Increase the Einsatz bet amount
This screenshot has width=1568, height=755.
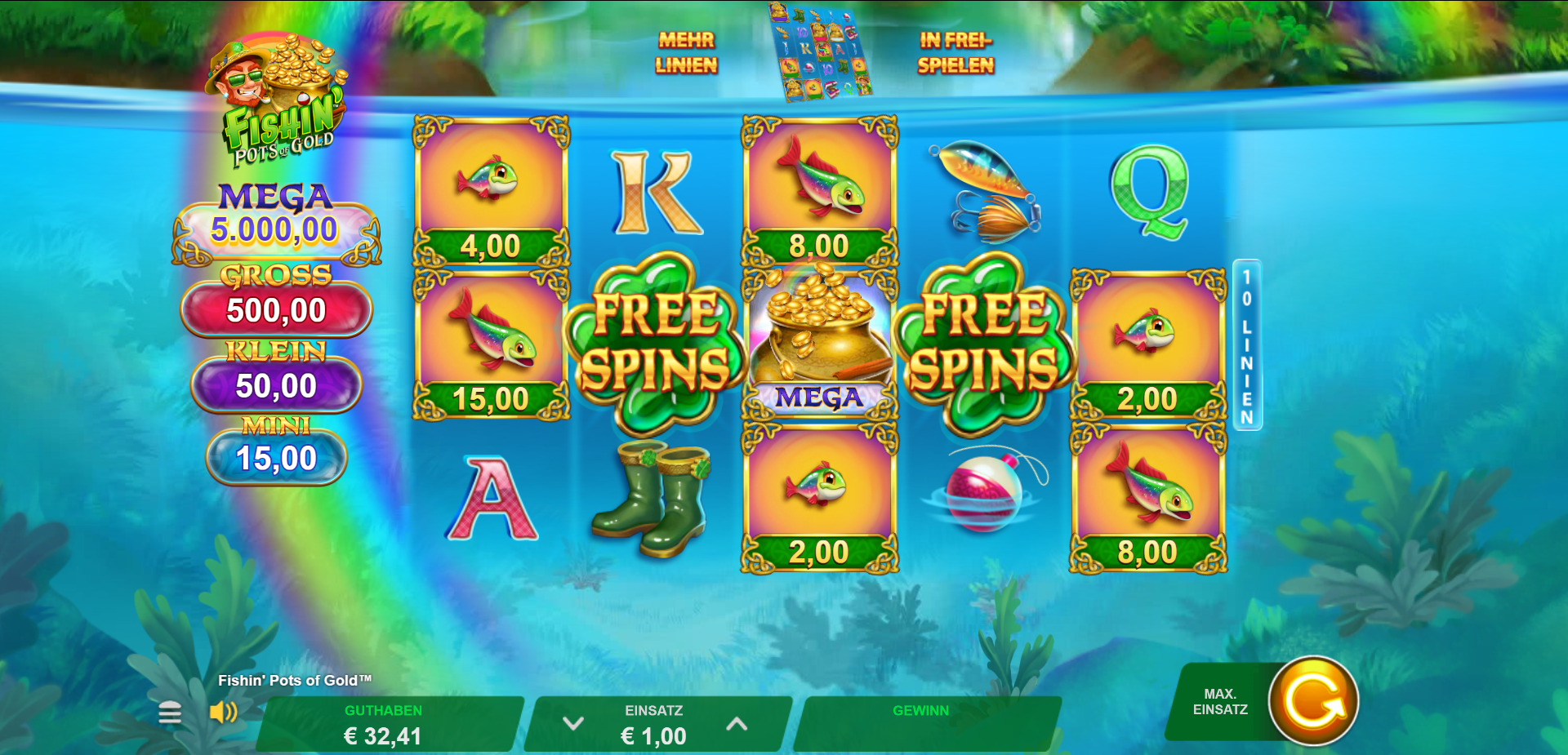[x=737, y=724]
